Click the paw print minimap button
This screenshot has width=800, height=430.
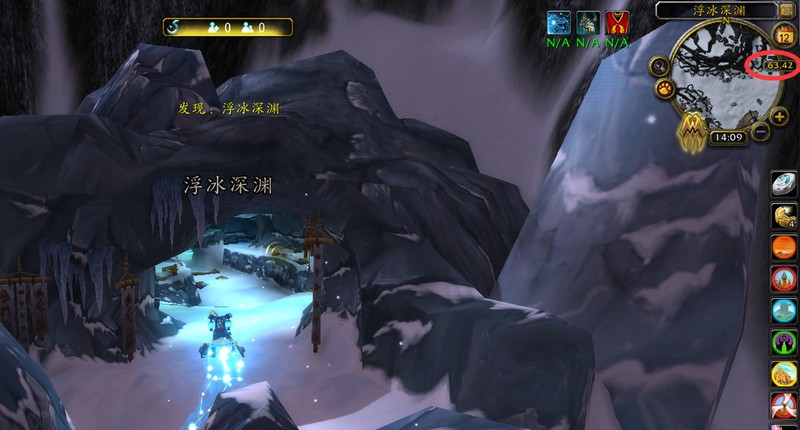[x=665, y=90]
